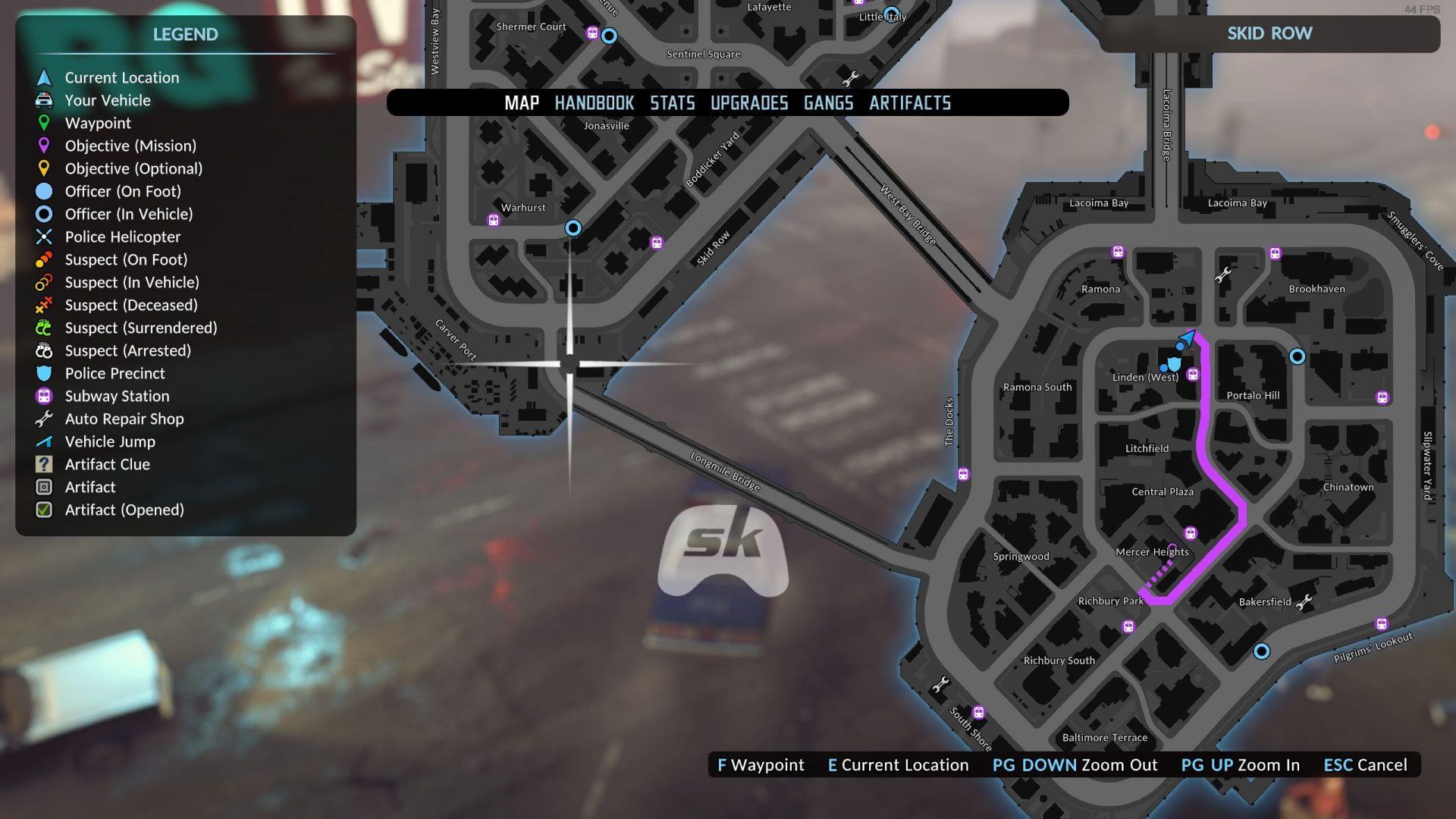Click the Shermer Court subway station icon
The height and width of the screenshot is (819, 1456).
tap(592, 33)
